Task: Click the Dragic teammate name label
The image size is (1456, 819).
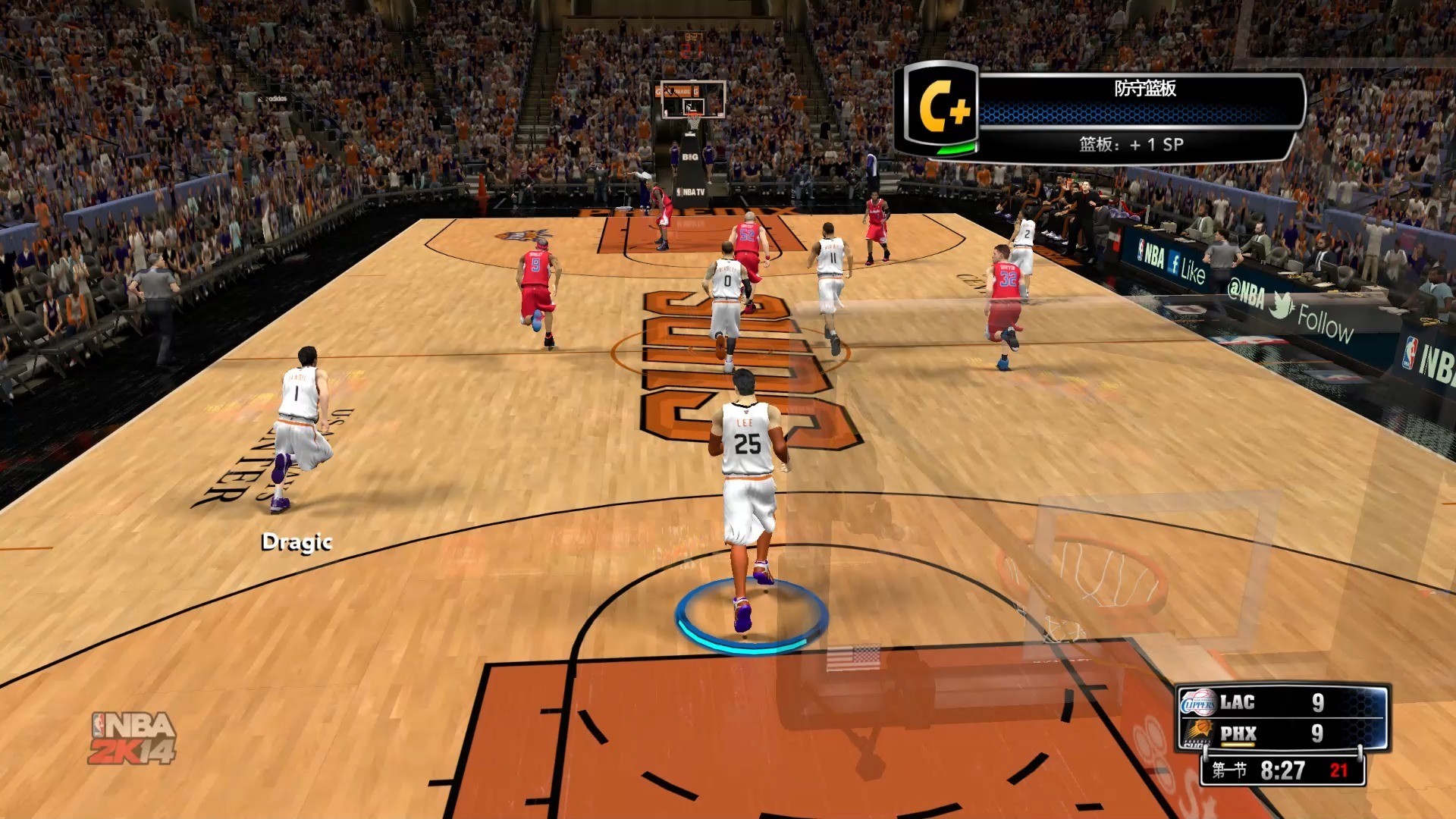Action: coord(297,541)
